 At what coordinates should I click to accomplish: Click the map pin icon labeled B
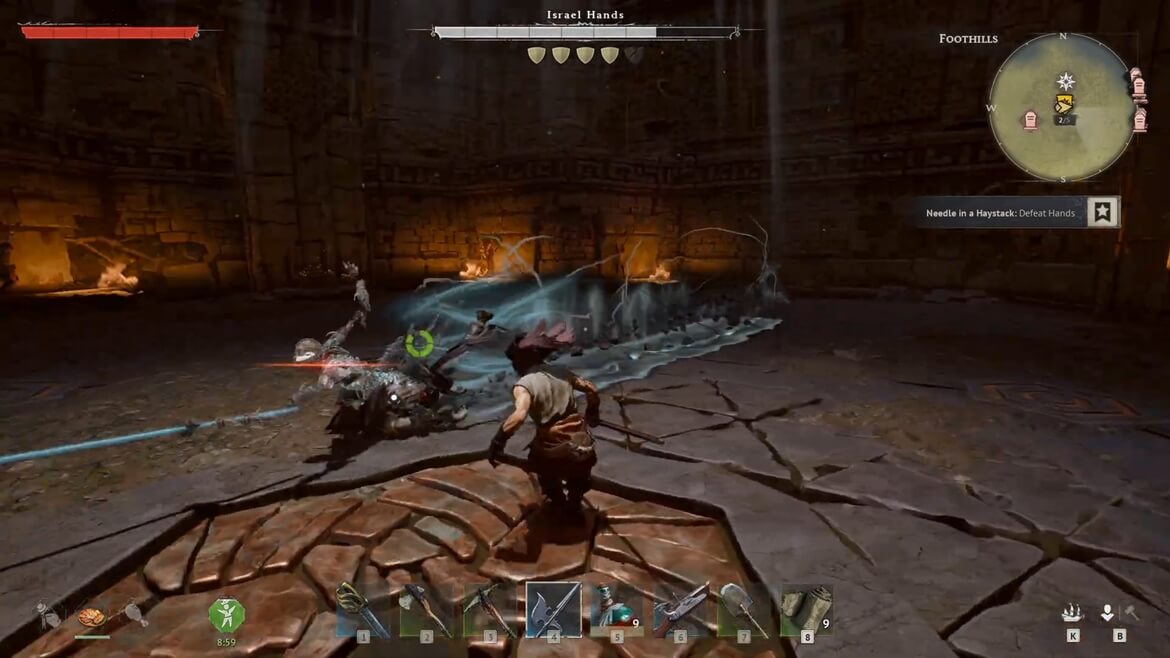coord(1108,613)
